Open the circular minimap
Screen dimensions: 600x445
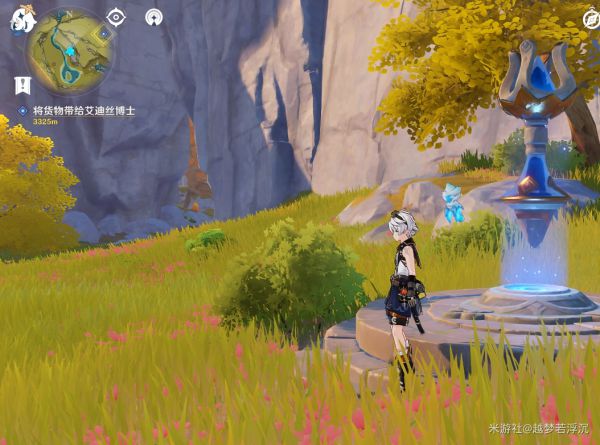pyautogui.click(x=69, y=50)
